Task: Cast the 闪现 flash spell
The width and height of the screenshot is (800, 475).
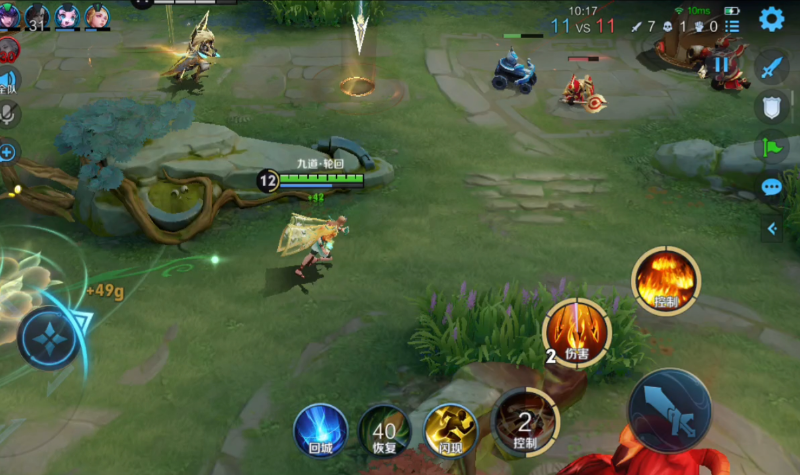Action: [x=450, y=429]
